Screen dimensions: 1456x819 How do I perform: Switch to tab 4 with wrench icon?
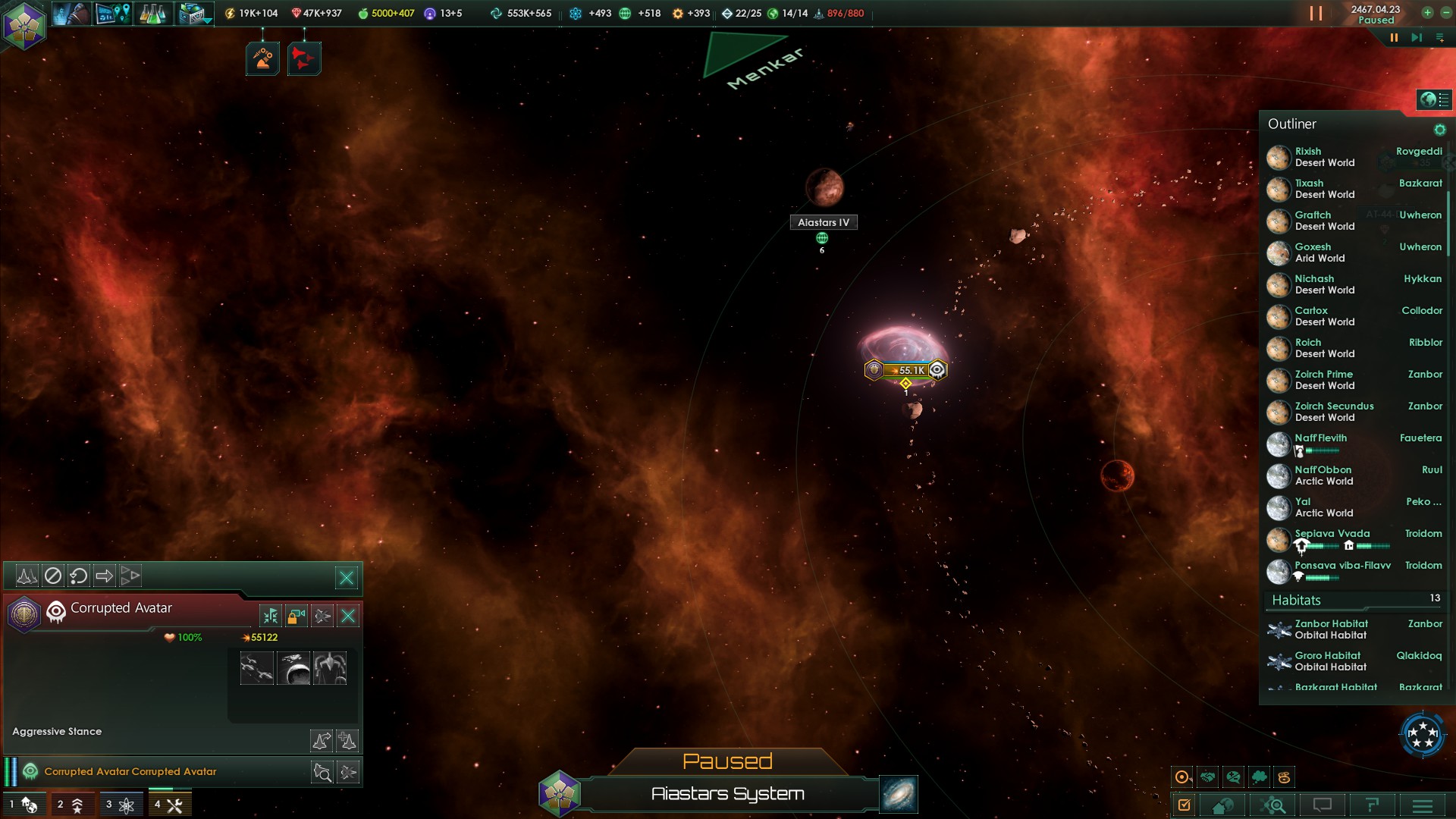(169, 805)
